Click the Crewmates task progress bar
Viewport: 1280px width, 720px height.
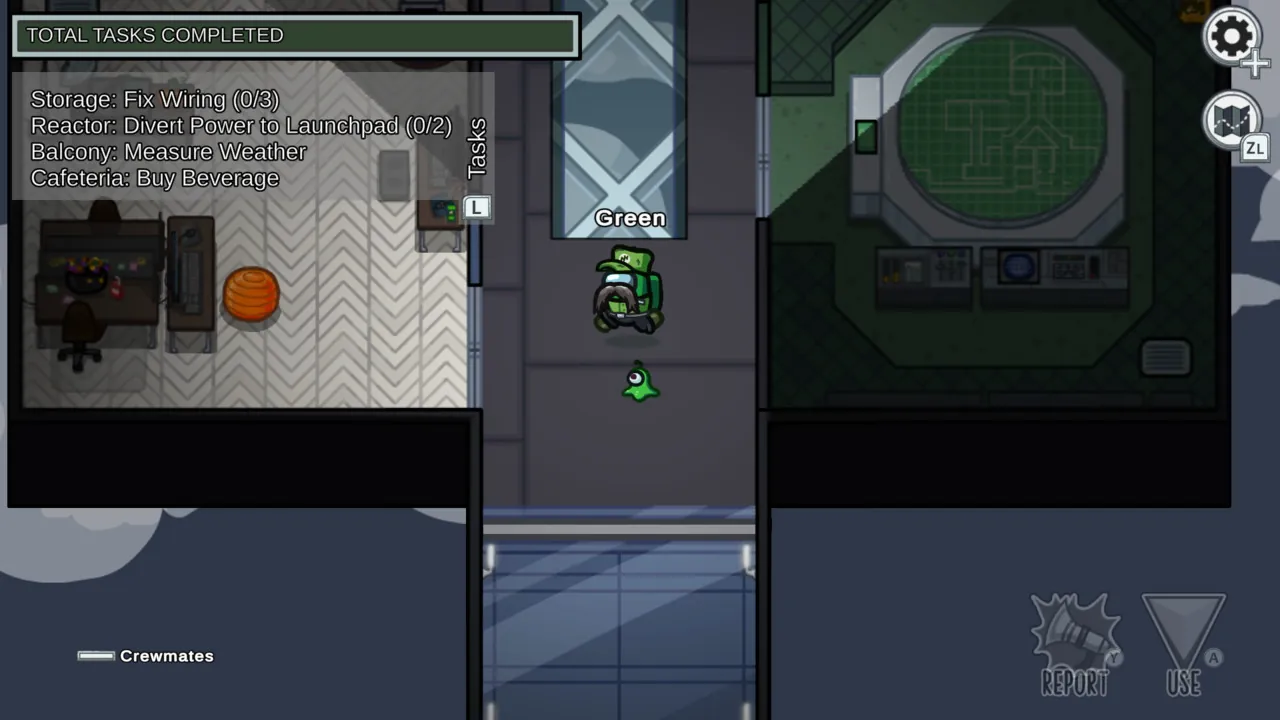point(97,655)
